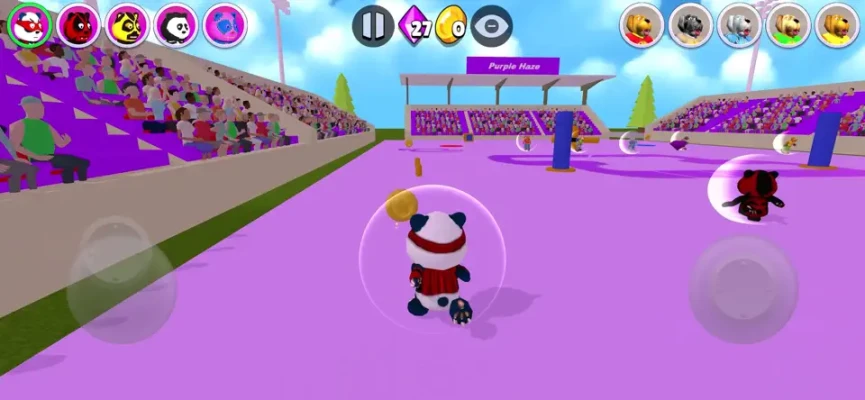The height and width of the screenshot is (400, 865).
Task: Select the blue panda teammate portrait
Action: [x=225, y=25]
